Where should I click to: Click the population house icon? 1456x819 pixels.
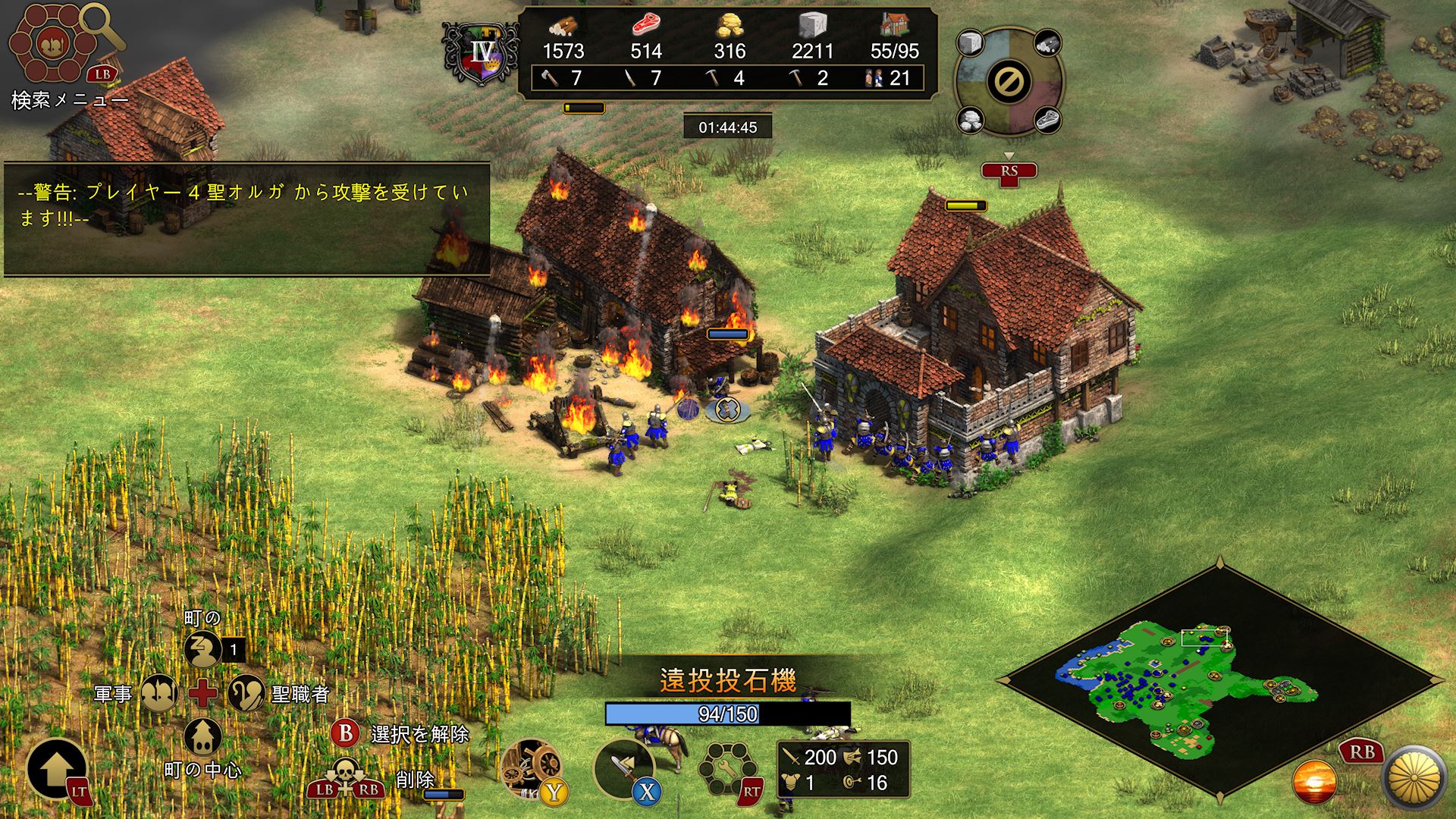pos(895,27)
